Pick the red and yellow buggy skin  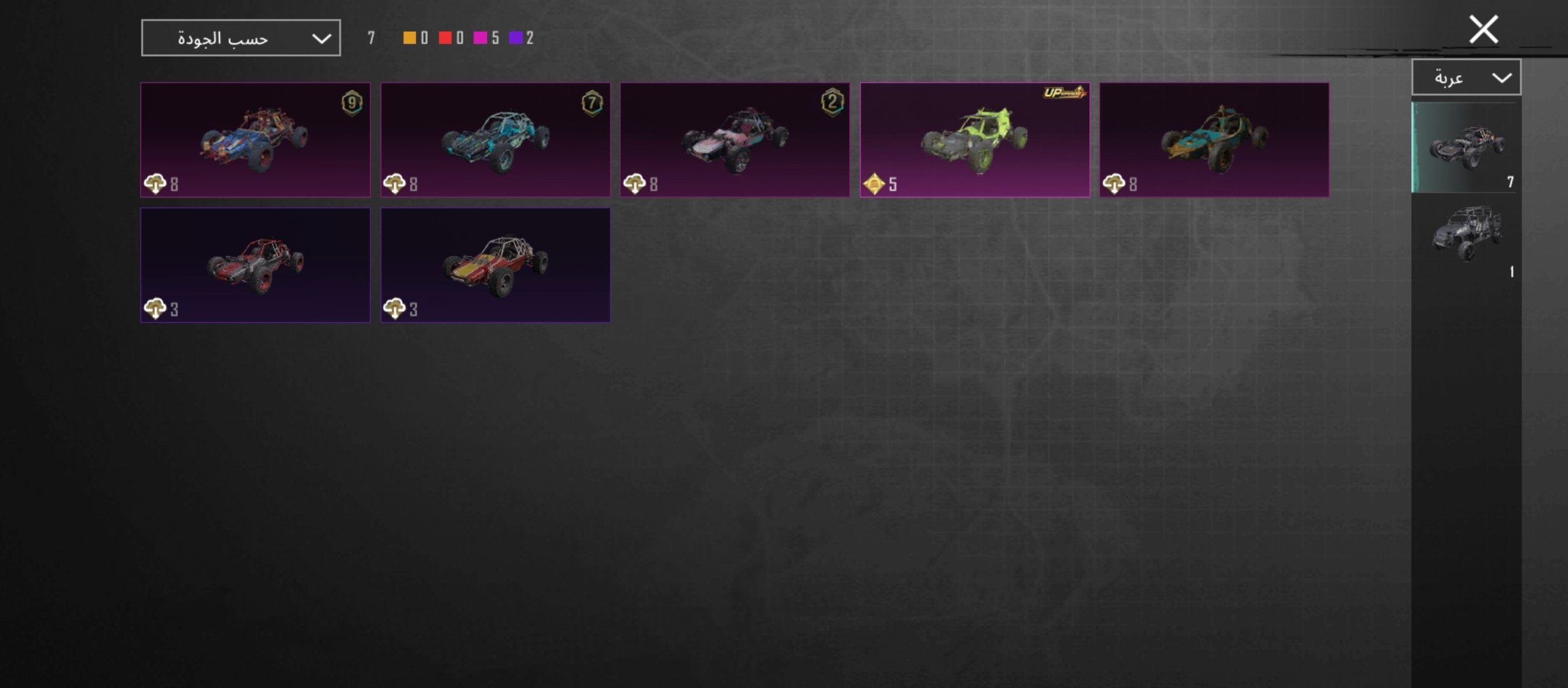coord(495,264)
